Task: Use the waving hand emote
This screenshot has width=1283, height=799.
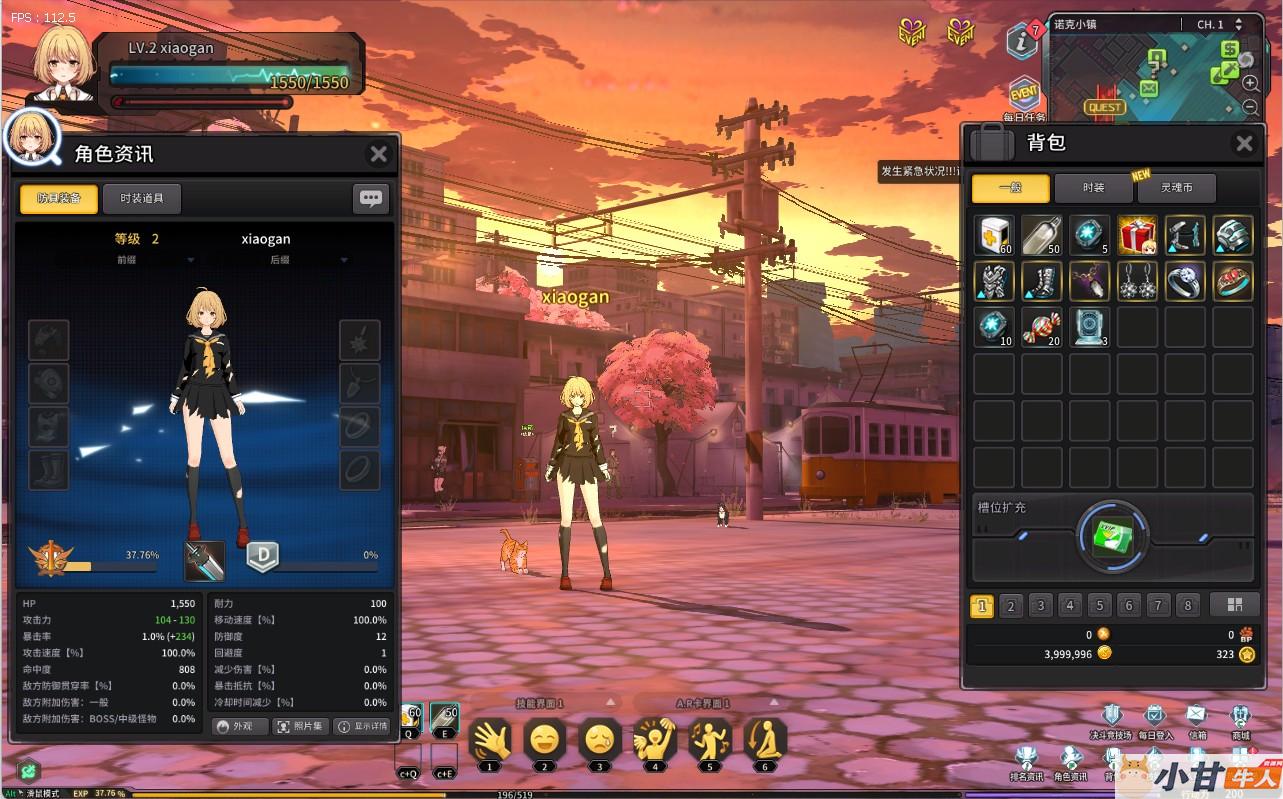Action: tap(489, 741)
